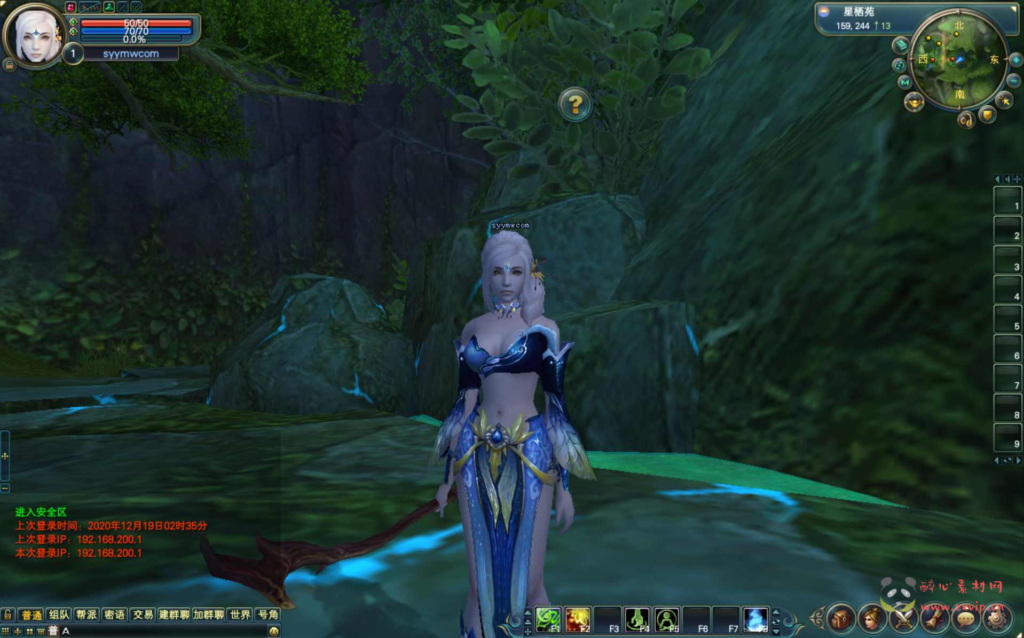
Task: Click the player avatar portrait
Action: coord(34,36)
